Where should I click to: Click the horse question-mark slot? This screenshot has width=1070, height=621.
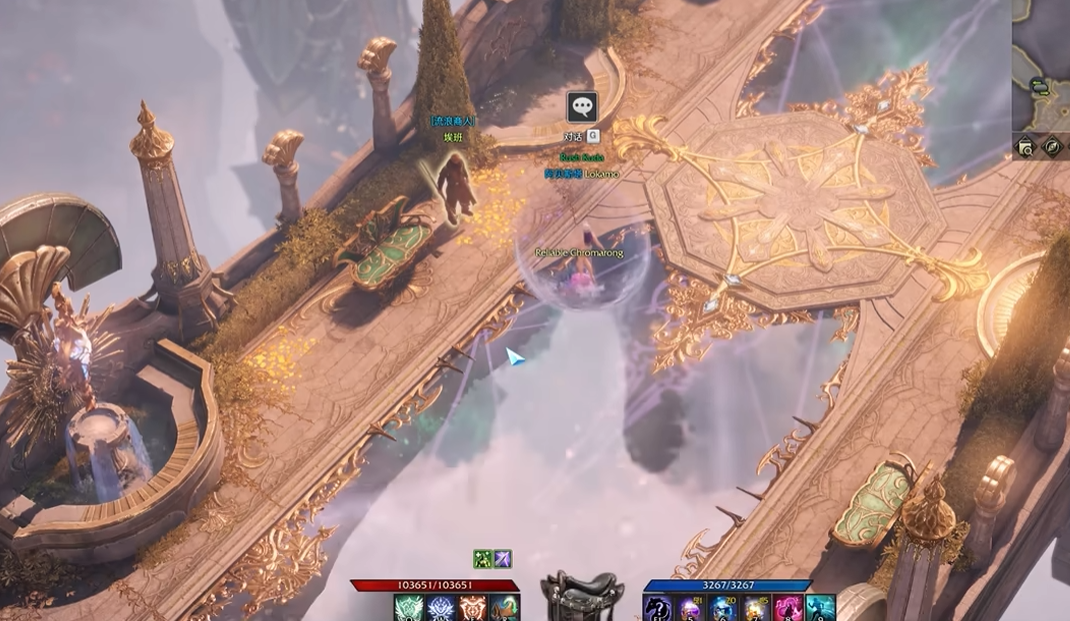click(658, 608)
